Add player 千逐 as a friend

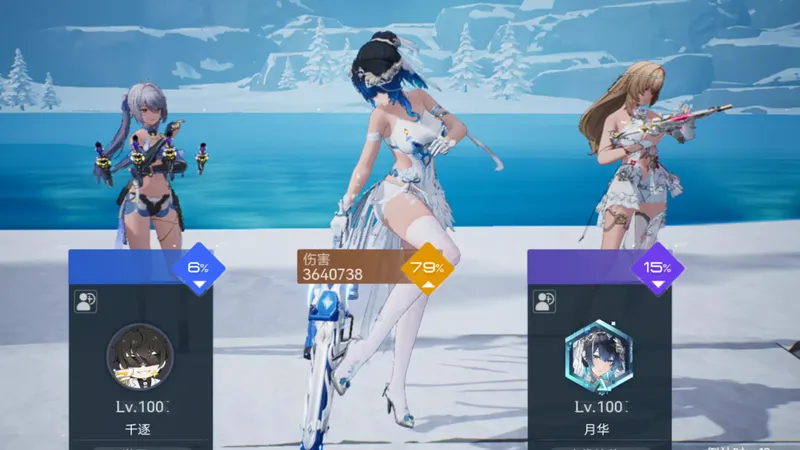pyautogui.click(x=86, y=299)
